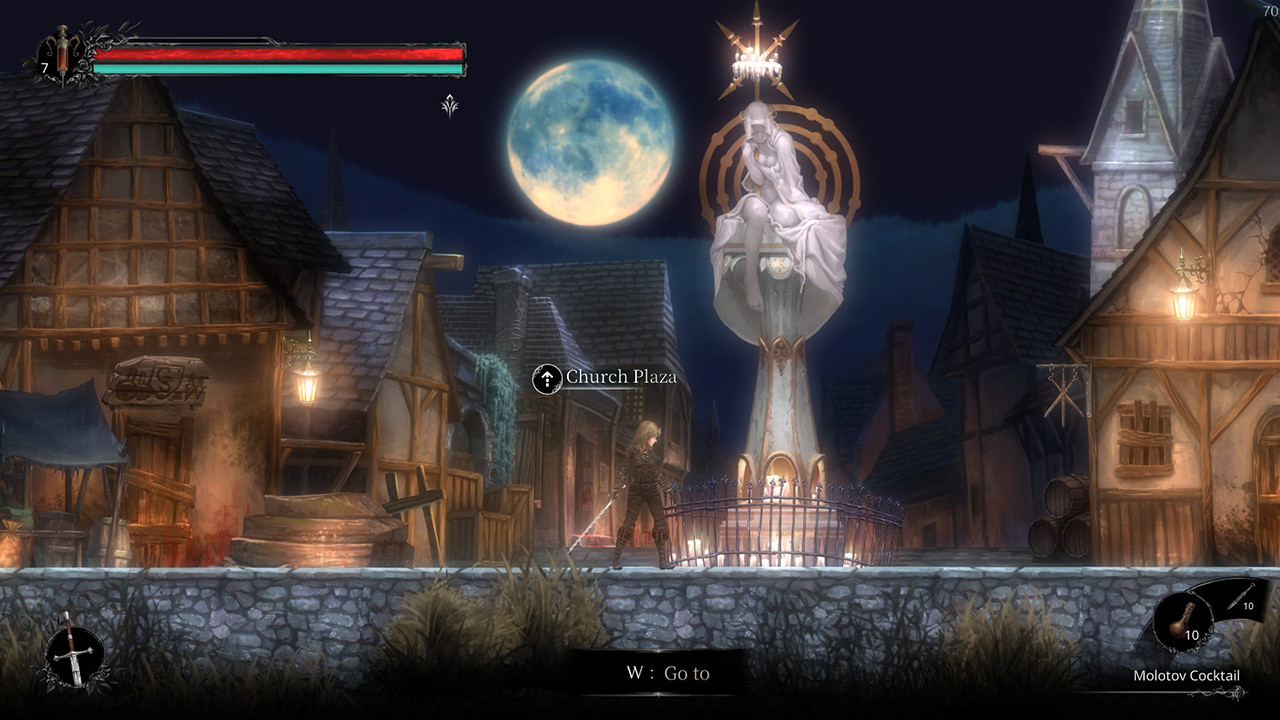
Task: Click the Molotov Cocktail quantity badge 10
Action: tap(1191, 634)
